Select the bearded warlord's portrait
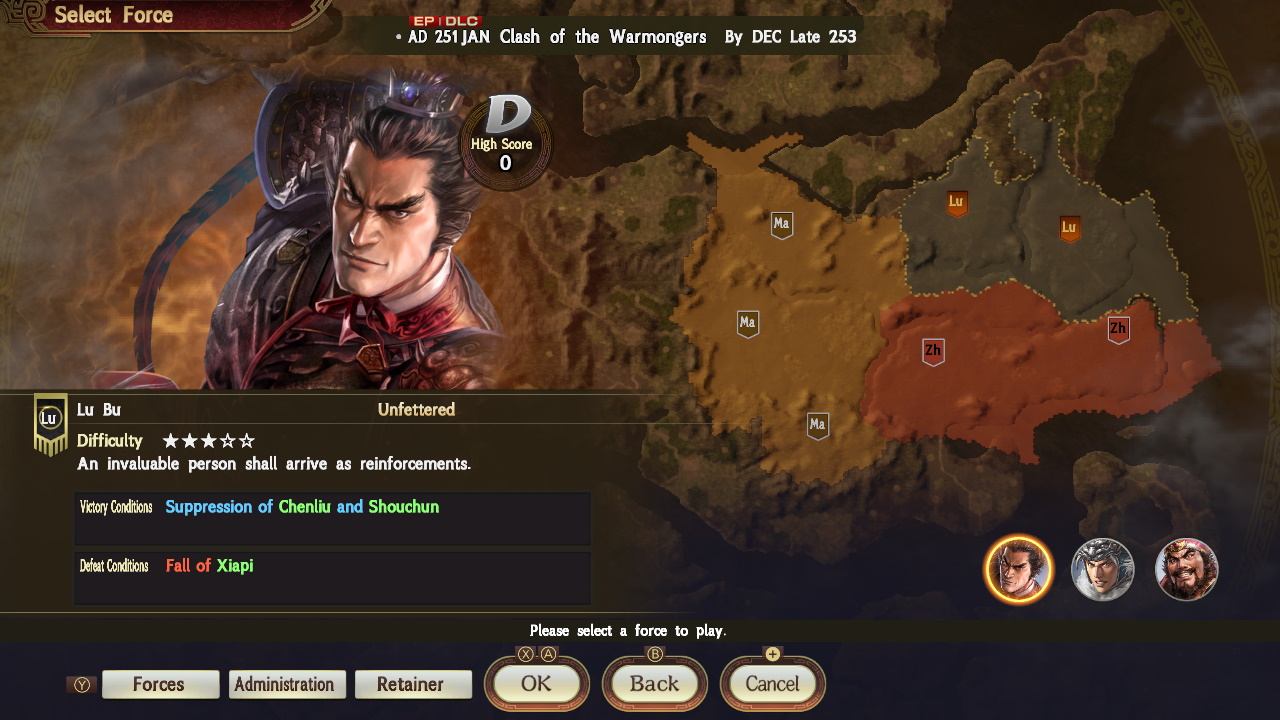This screenshot has width=1280, height=720. [1186, 569]
